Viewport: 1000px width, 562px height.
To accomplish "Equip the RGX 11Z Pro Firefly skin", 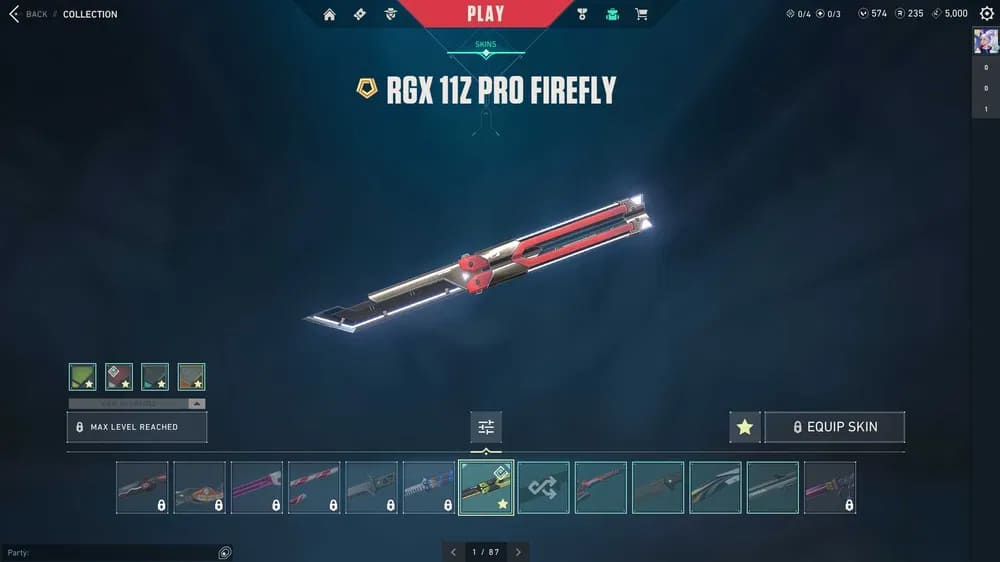I will [x=834, y=427].
